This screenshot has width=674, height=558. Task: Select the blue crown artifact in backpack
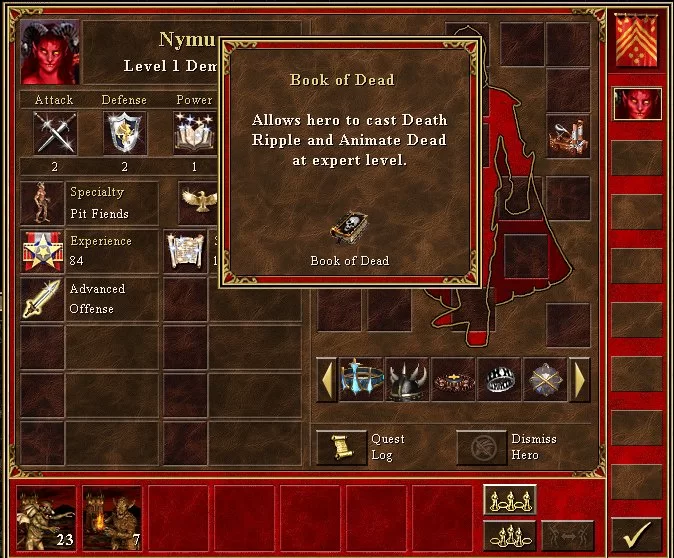(362, 380)
